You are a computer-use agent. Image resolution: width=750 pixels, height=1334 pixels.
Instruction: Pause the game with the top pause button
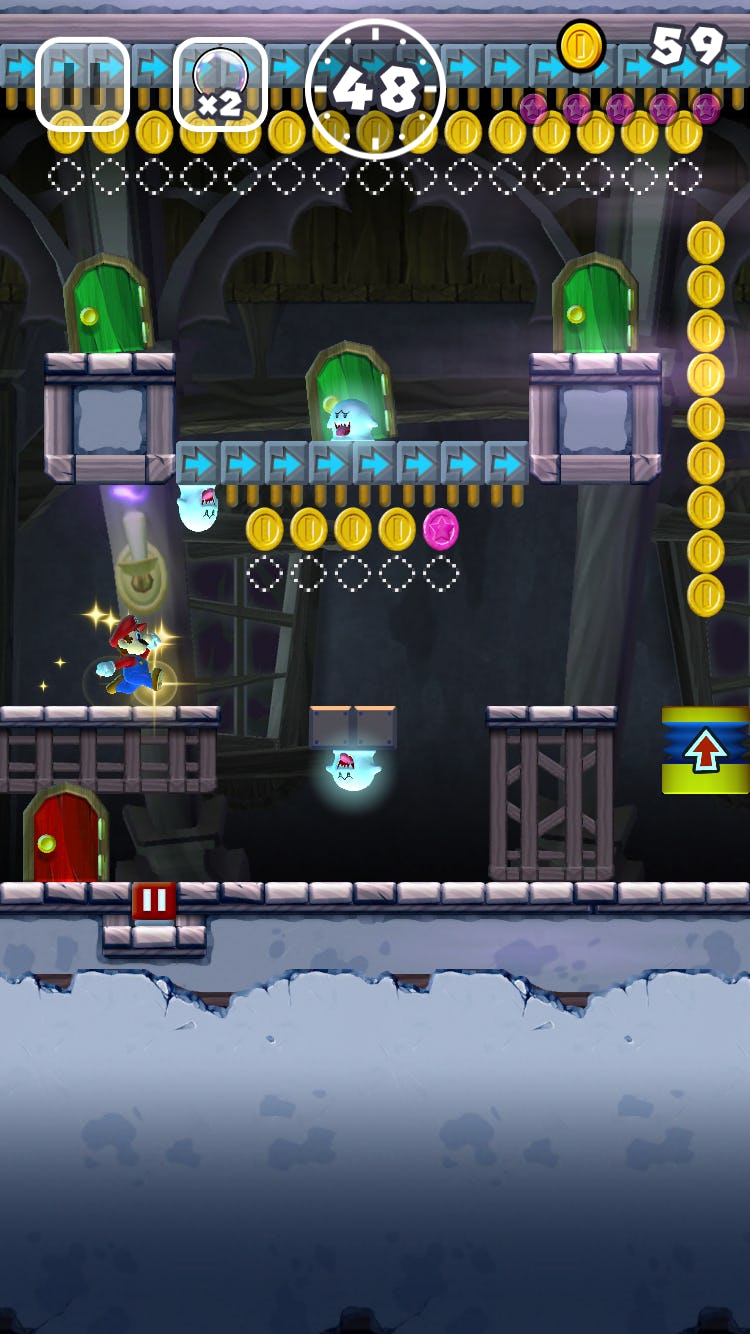(x=82, y=84)
